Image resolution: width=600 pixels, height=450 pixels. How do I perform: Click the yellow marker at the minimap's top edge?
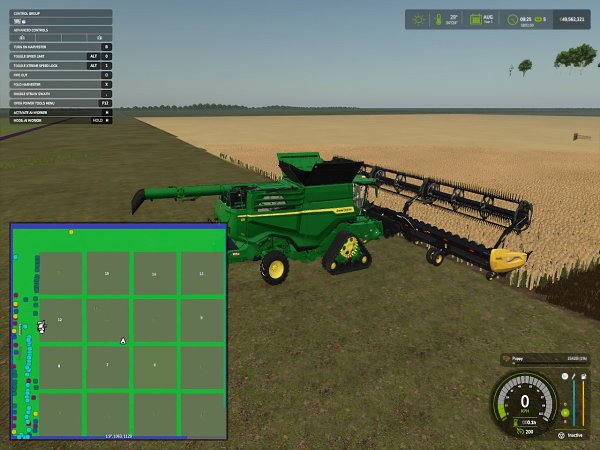pyautogui.click(x=71, y=232)
